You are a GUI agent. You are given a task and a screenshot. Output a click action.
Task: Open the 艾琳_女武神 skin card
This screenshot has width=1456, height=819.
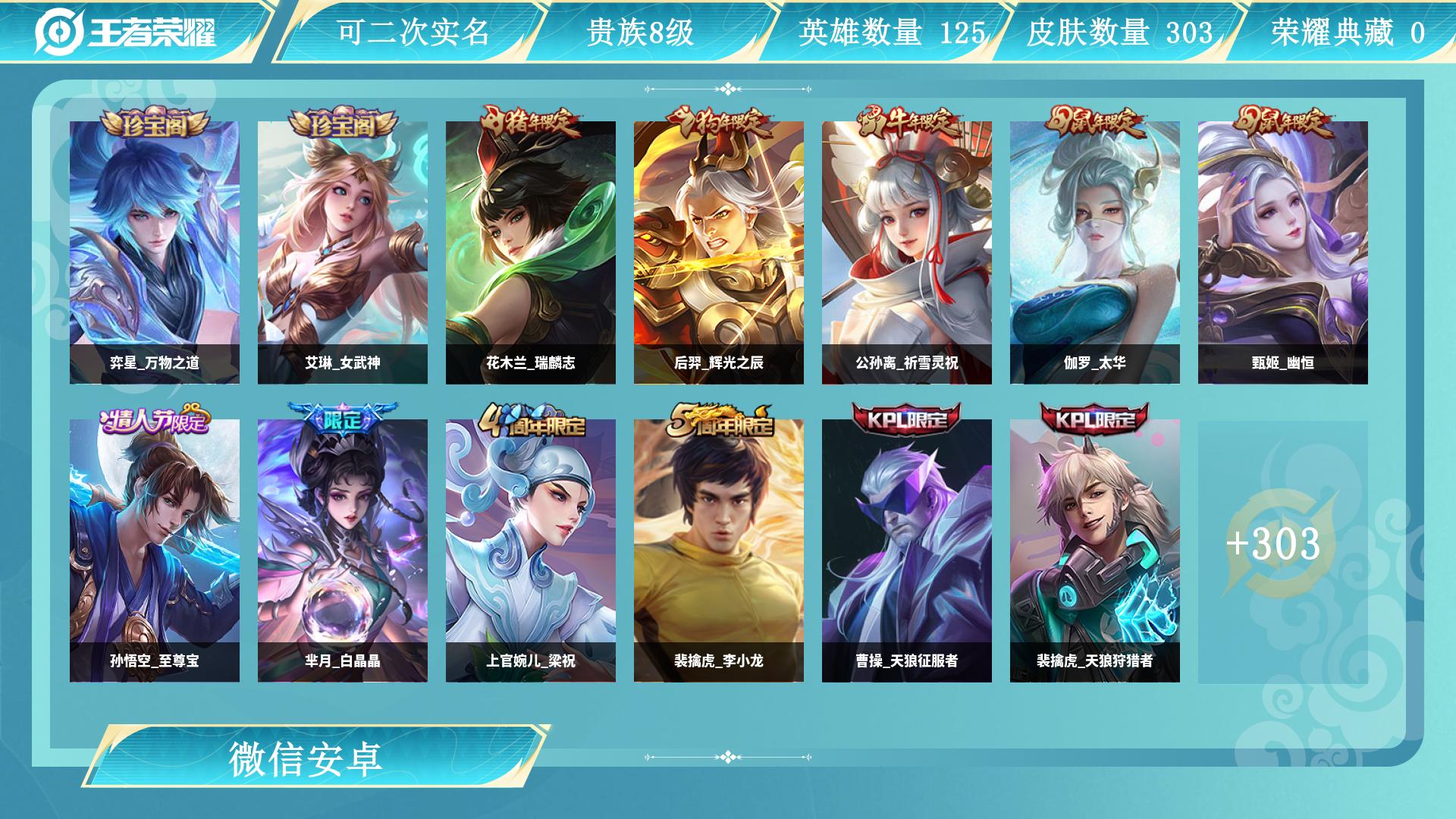(343, 253)
